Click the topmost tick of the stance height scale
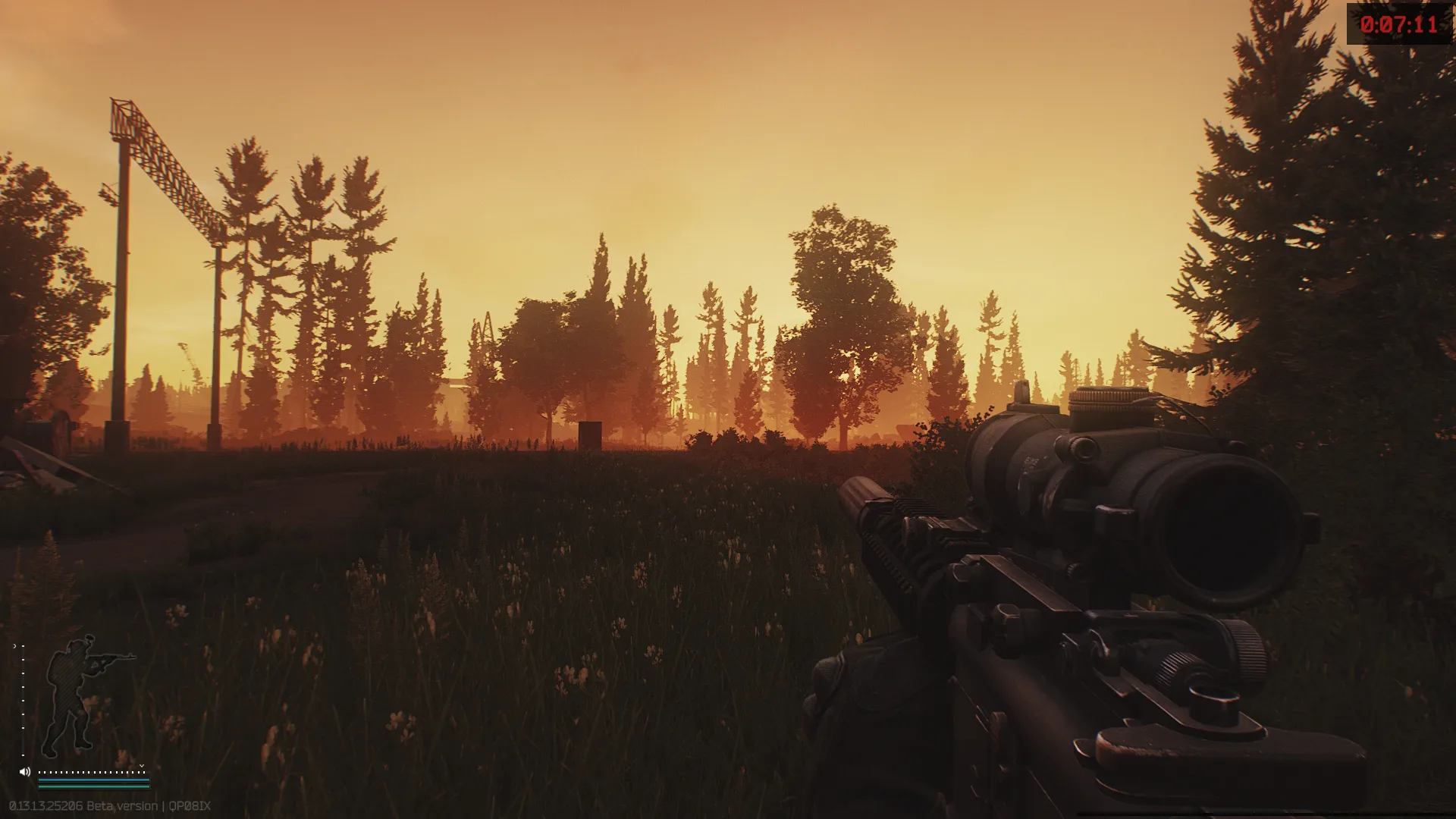The height and width of the screenshot is (819, 1456). click(x=23, y=645)
